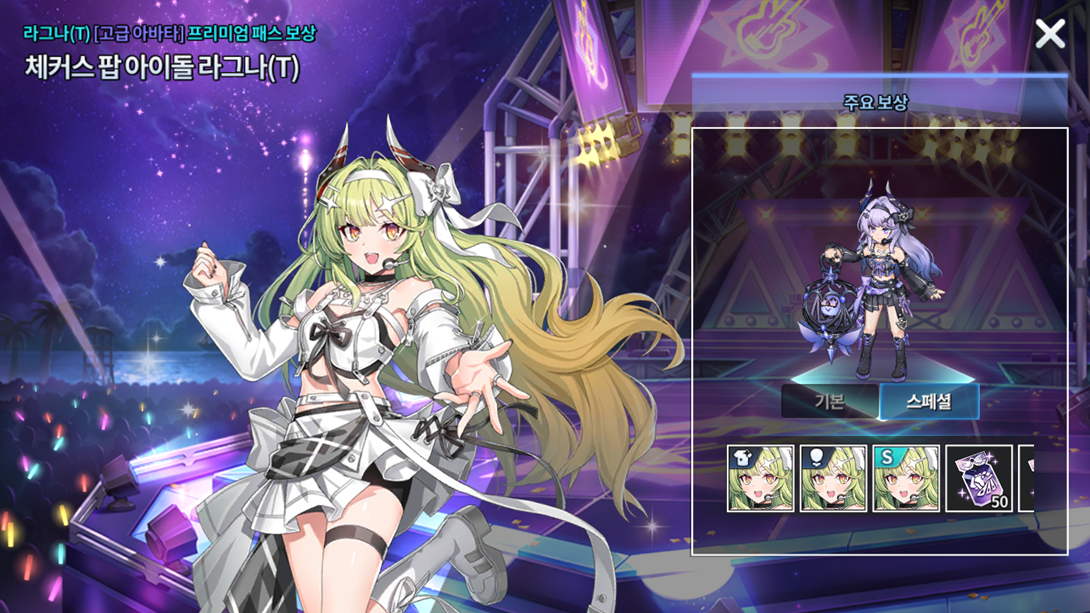
Task: Open the Ragna reward marked with S
Action: click(906, 479)
